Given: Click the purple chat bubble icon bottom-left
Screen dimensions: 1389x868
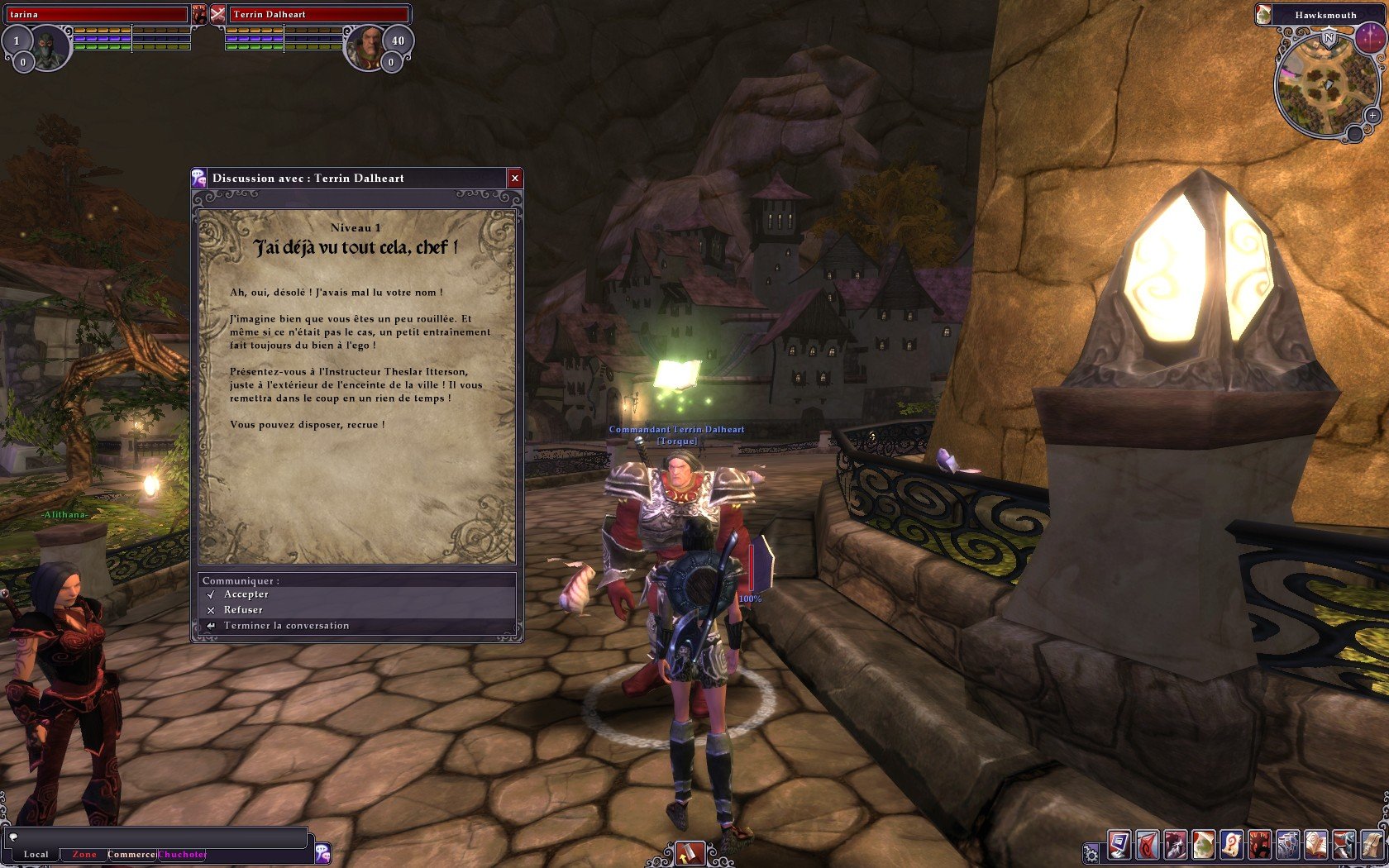Looking at the screenshot, I should 322,854.
